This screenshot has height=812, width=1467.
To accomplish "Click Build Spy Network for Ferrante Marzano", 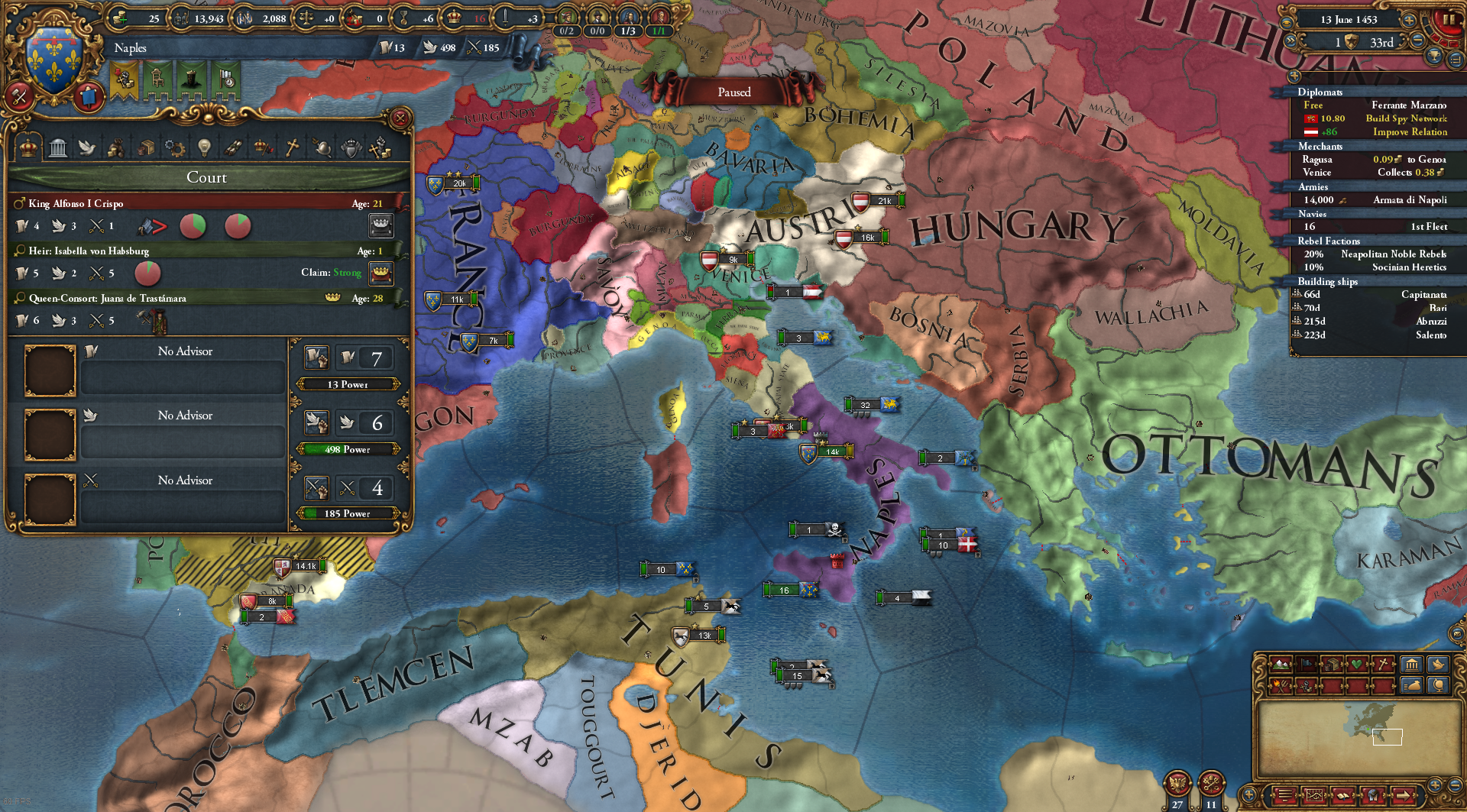I will (x=1407, y=118).
